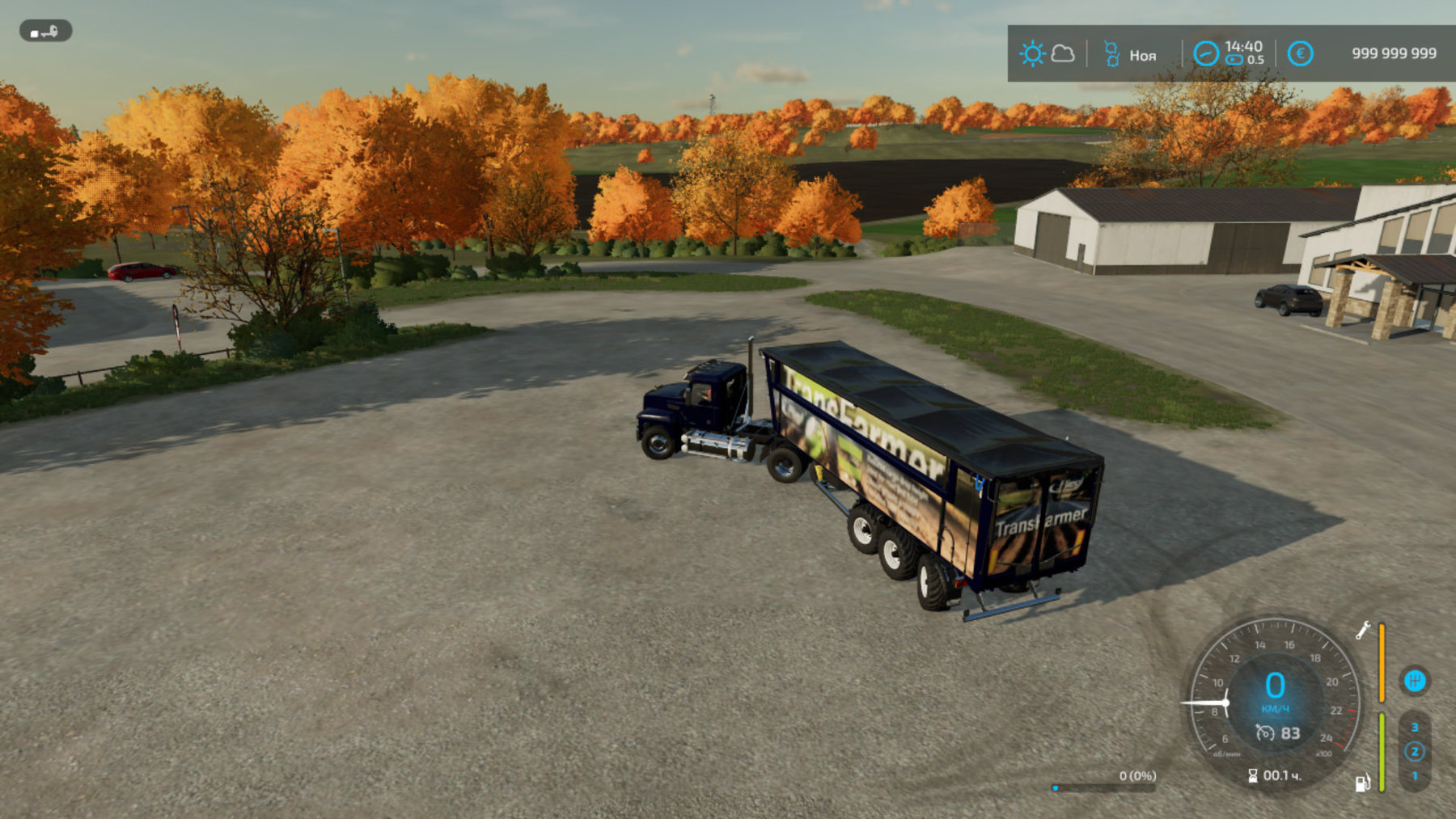Screen dimensions: 1456x819
Task: Click the fuel pump icon
Action: [x=1362, y=782]
